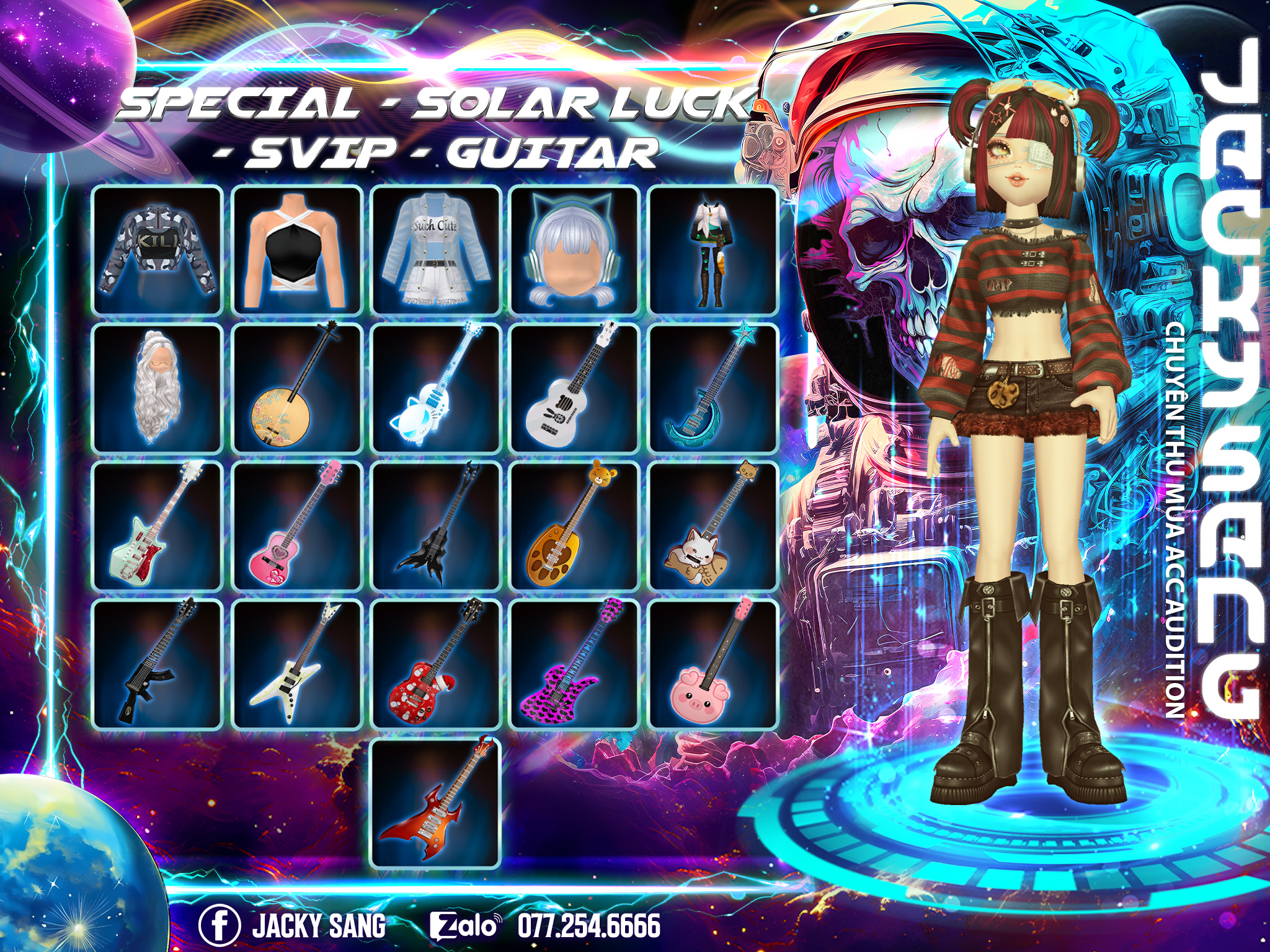Pick the black rifle-shaped guitar
1270x952 pixels.
(x=158, y=665)
